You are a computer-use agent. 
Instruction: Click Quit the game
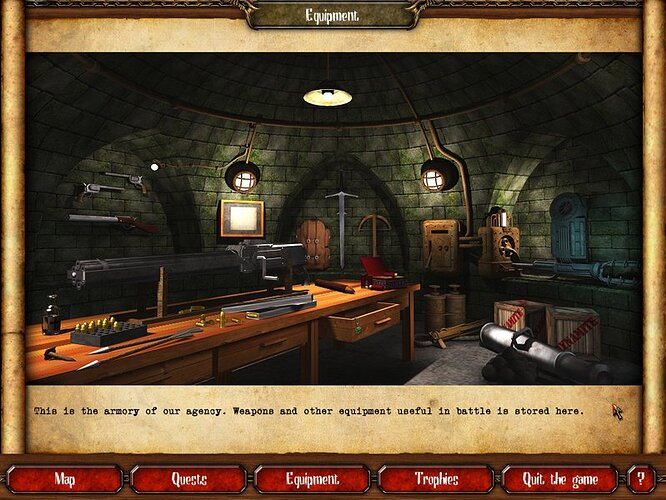559,479
